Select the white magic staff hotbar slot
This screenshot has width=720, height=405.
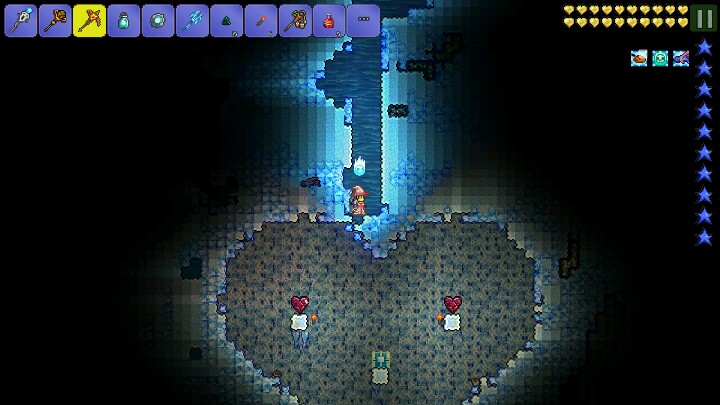click(x=20, y=20)
